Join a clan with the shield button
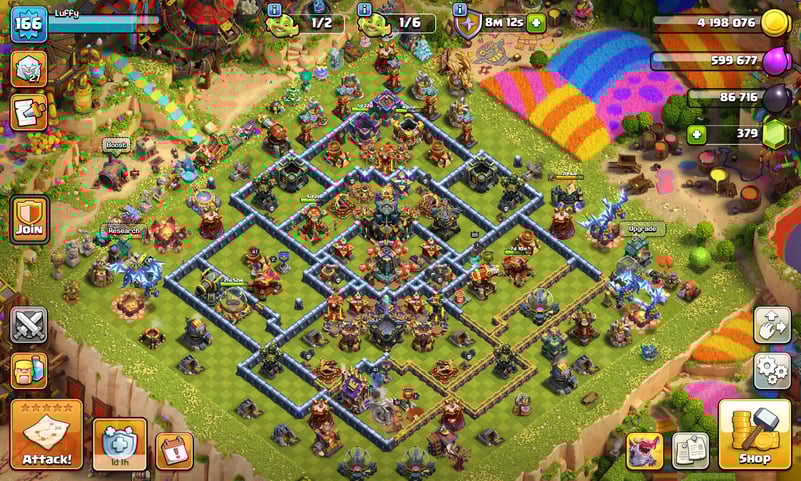Viewport: 801px width, 481px height. click(x=29, y=217)
